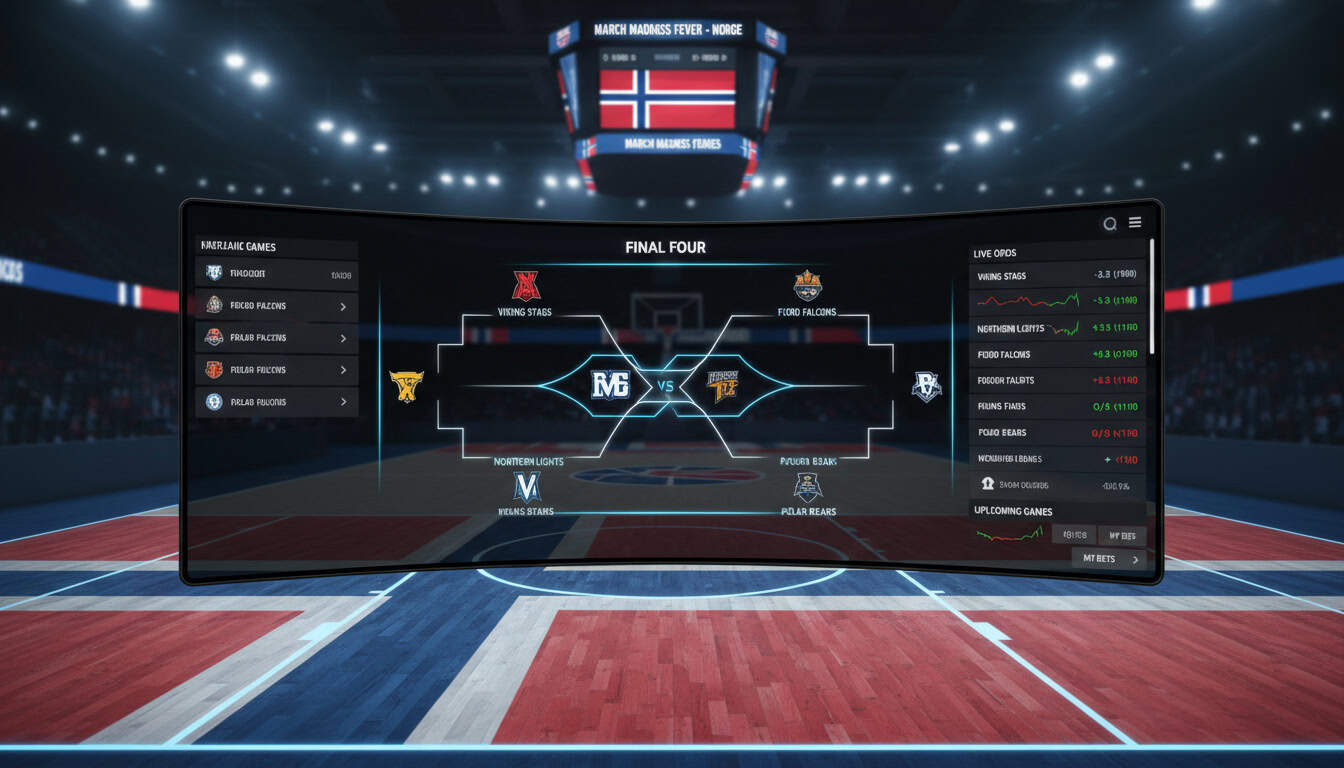Screen dimensions: 1344x768
Task: Select the Viking Stags bracket team
Action: click(x=526, y=287)
